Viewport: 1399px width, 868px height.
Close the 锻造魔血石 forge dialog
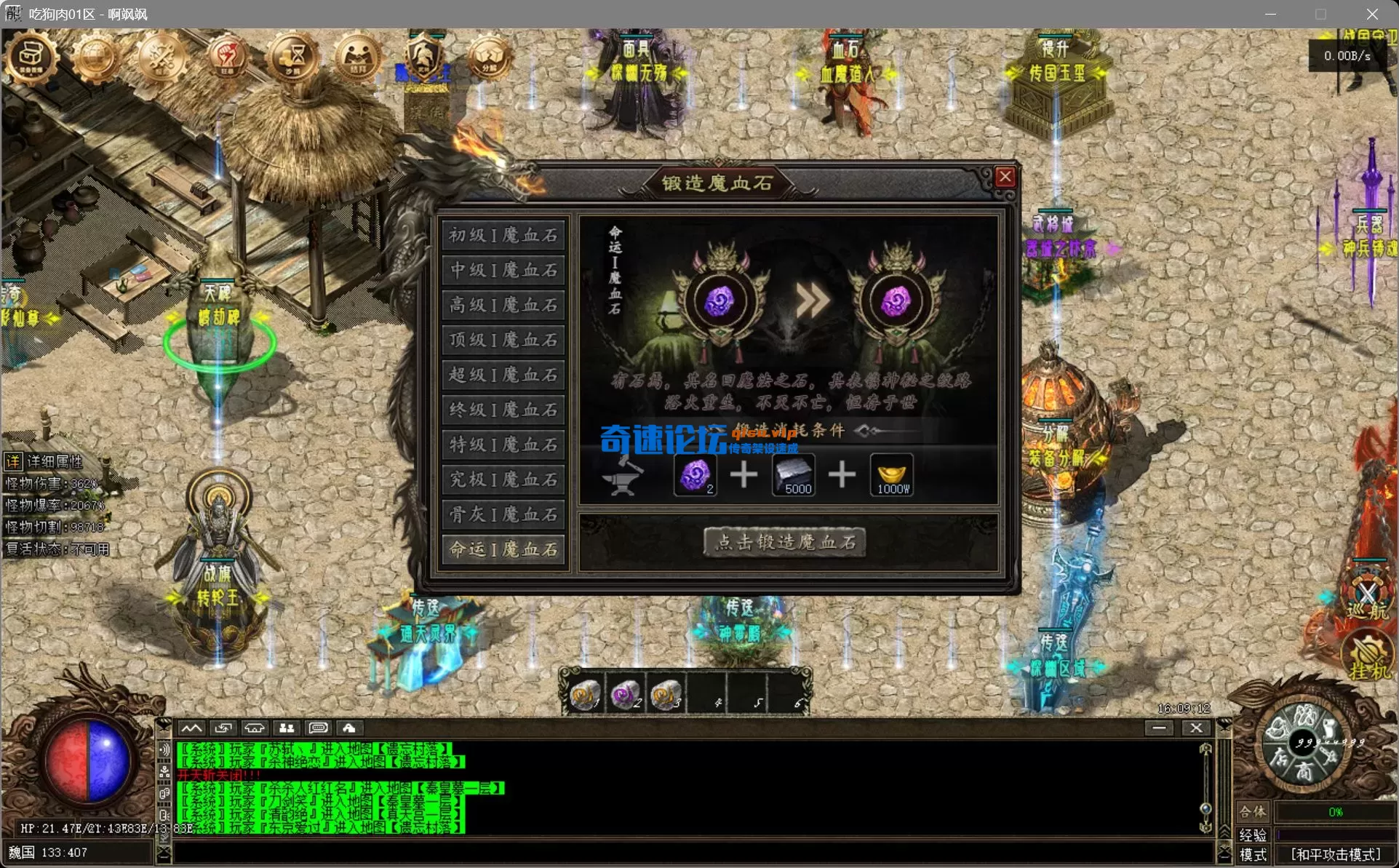point(1005,177)
